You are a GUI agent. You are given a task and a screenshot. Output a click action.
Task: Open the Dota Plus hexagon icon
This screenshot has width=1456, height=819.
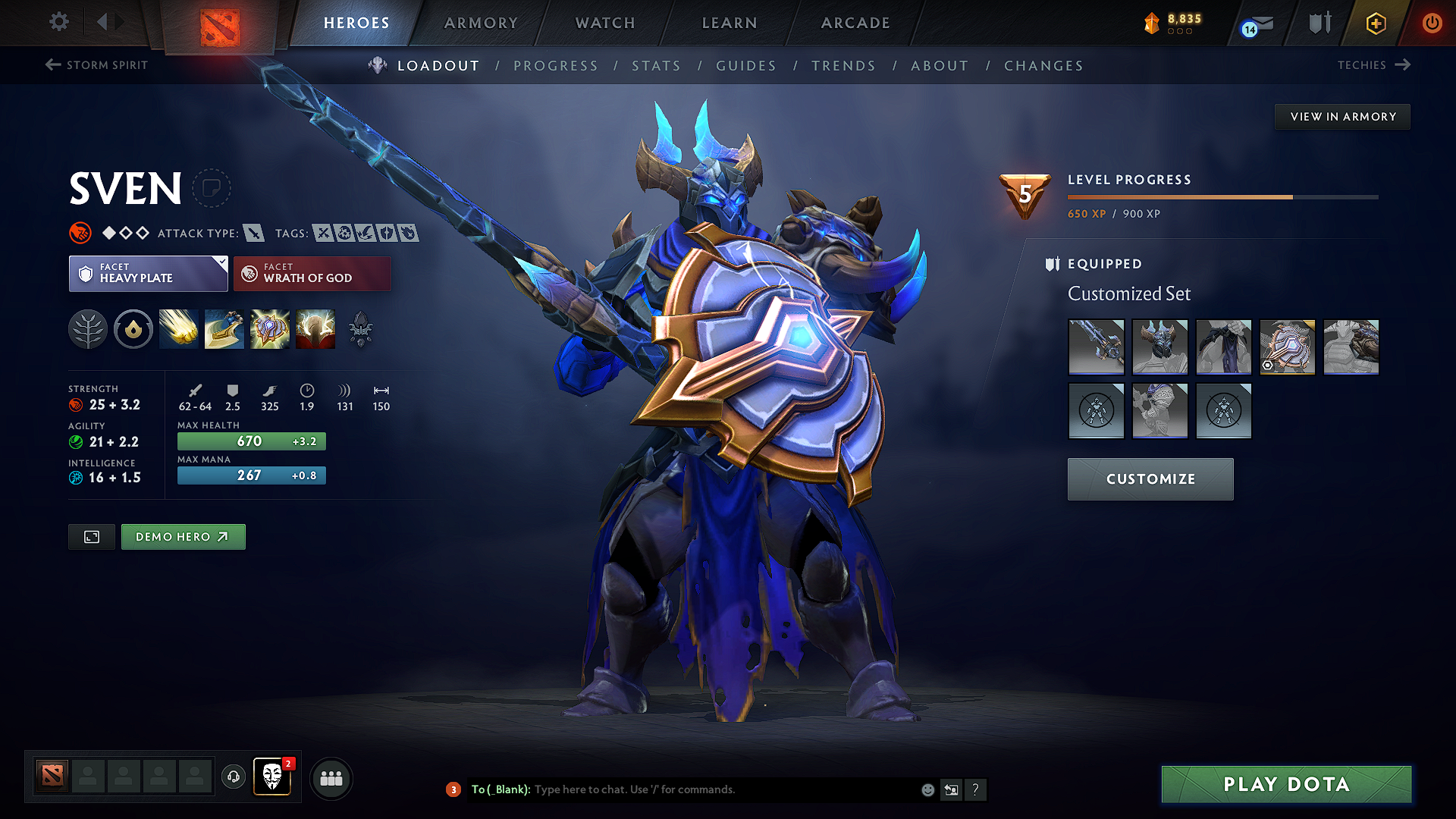pos(1375,24)
